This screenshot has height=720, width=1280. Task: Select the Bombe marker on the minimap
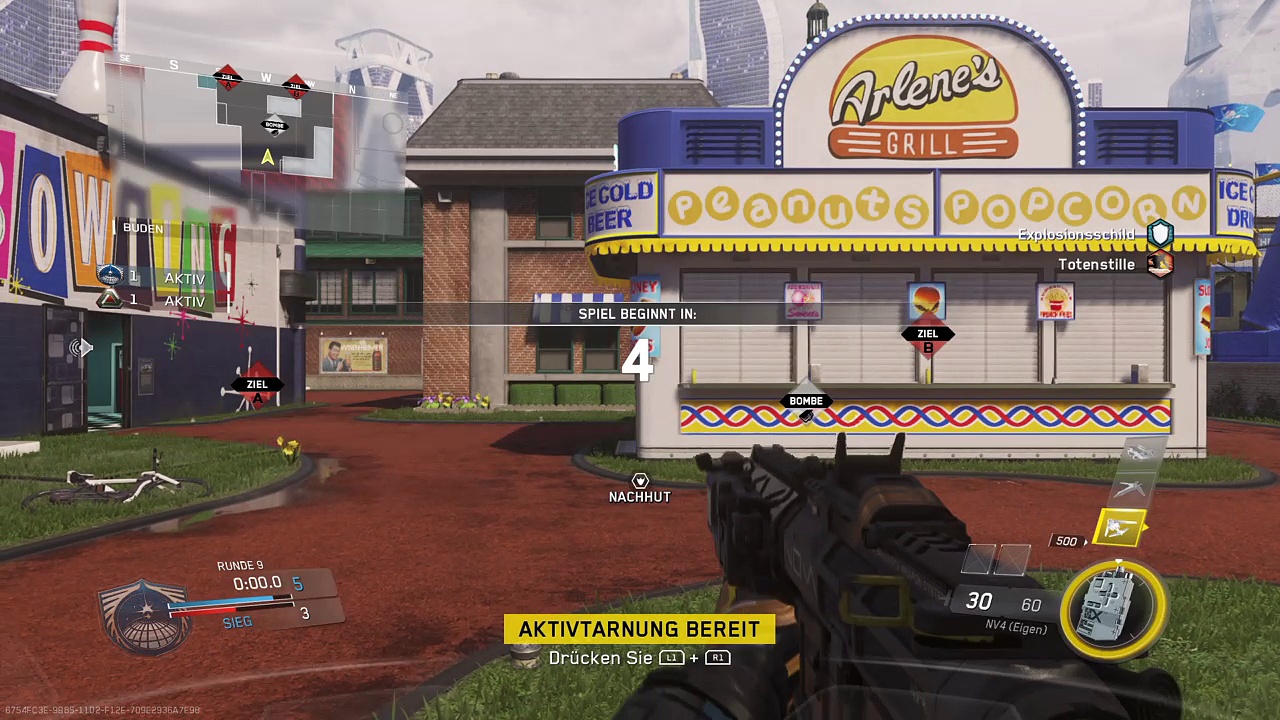coord(275,126)
